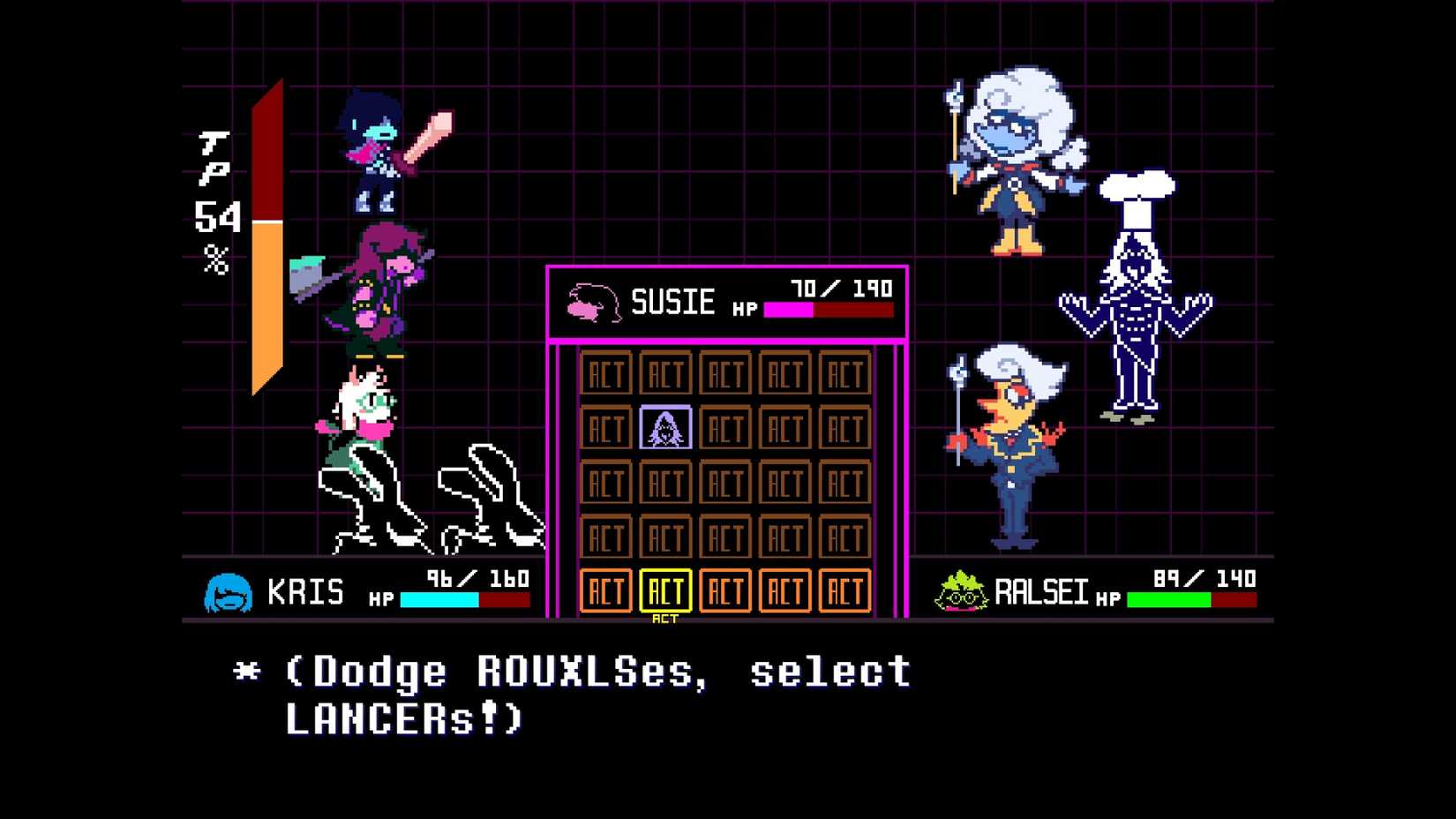Click Ralsei's green portrait icon
Viewport: 1456px width, 819px height.
[962, 591]
